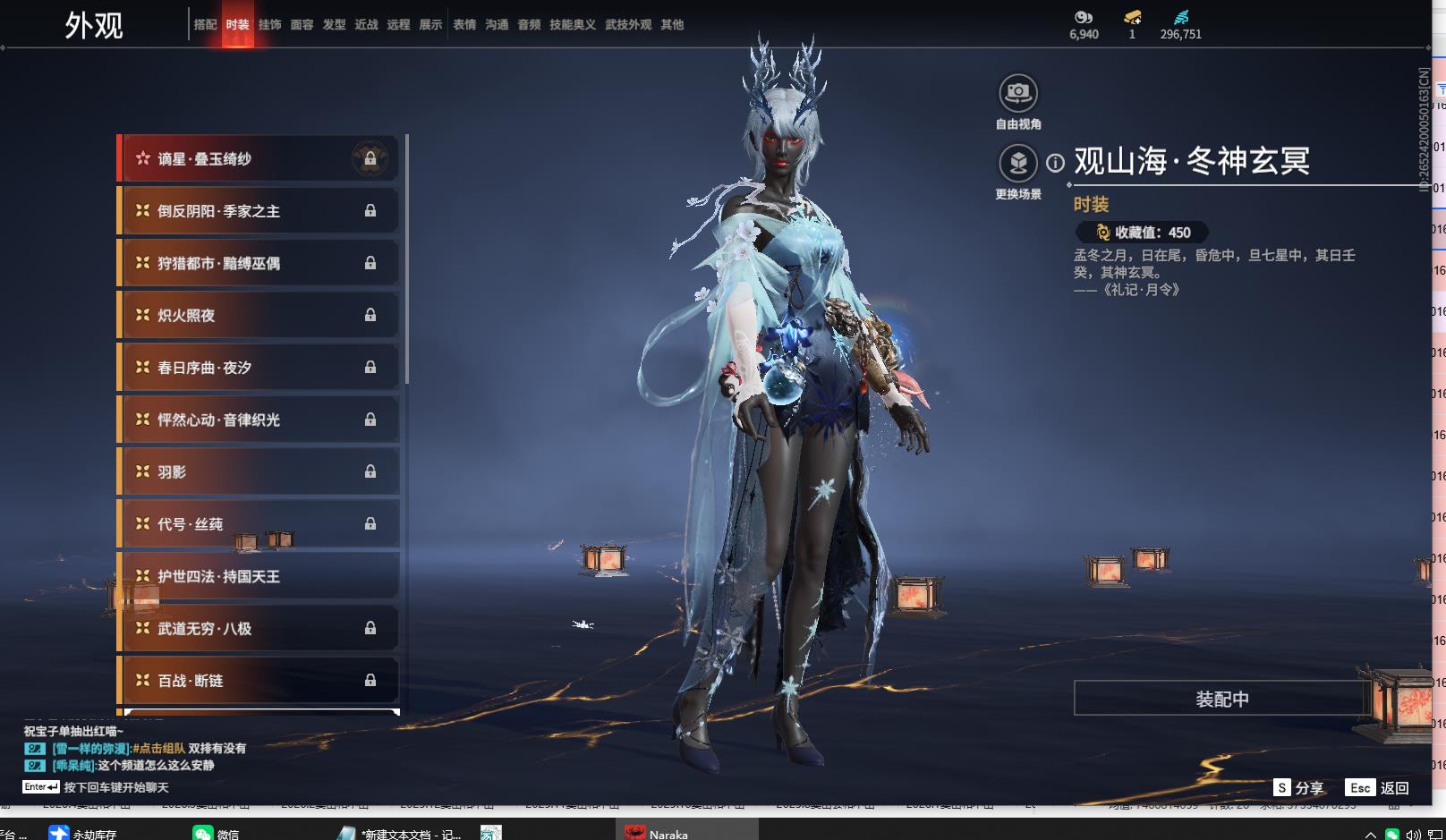Choose the 护世四法·持国天王 outfit
This screenshot has width=1446, height=840.
tap(258, 577)
